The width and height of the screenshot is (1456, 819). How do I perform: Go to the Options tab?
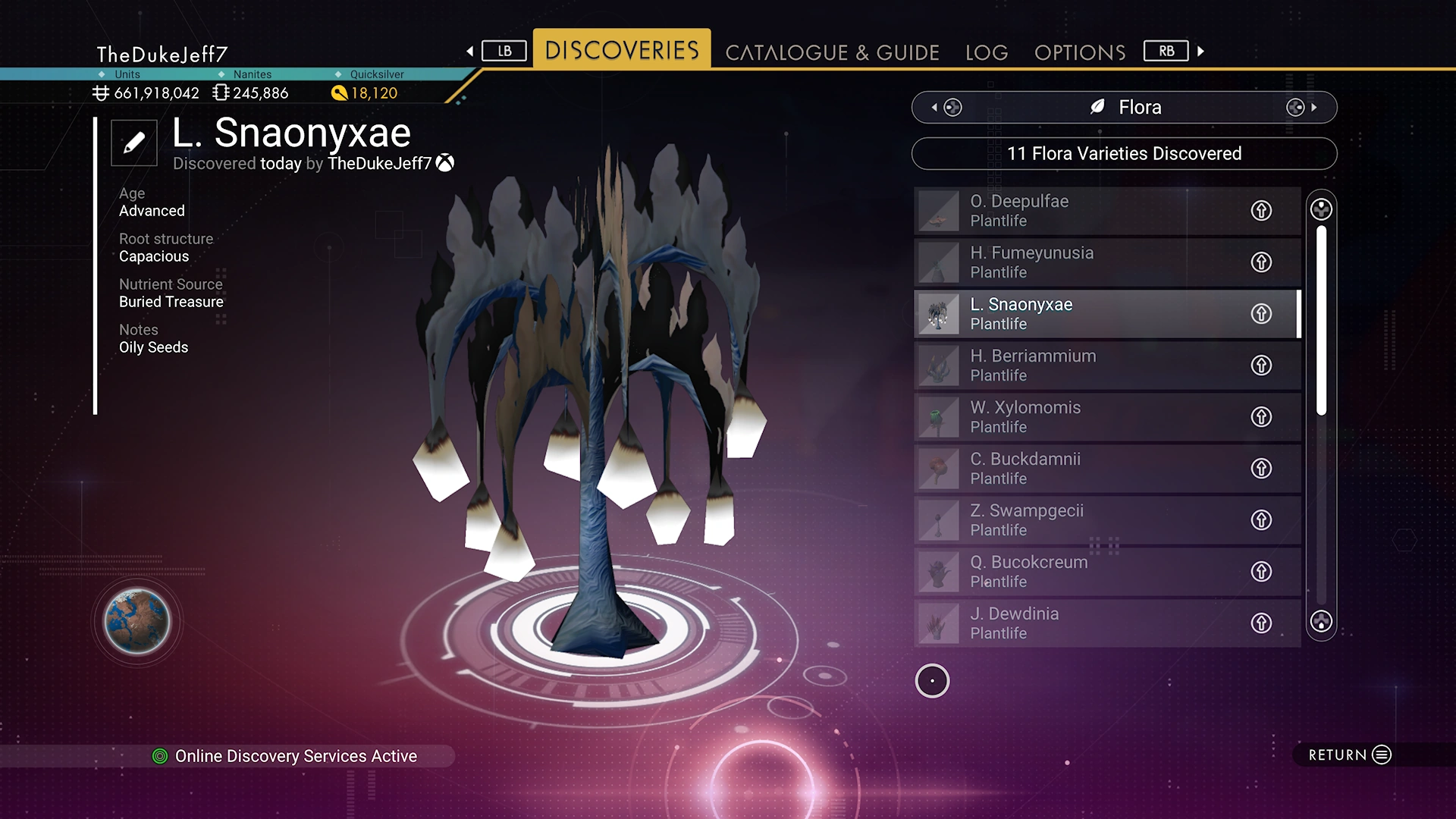coord(1080,52)
